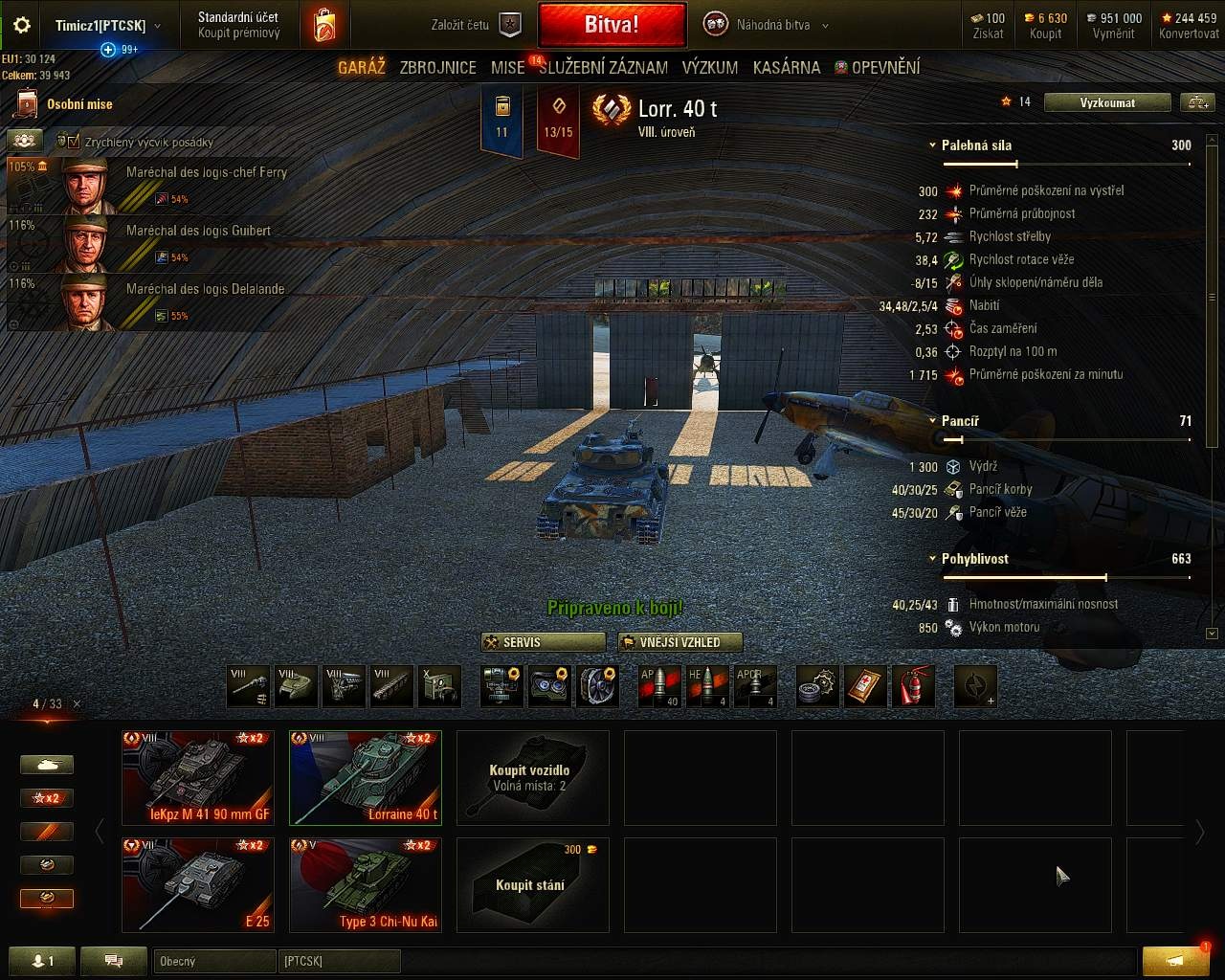Open VNĚJŠÍ VZHLED exterior customization

(x=680, y=642)
